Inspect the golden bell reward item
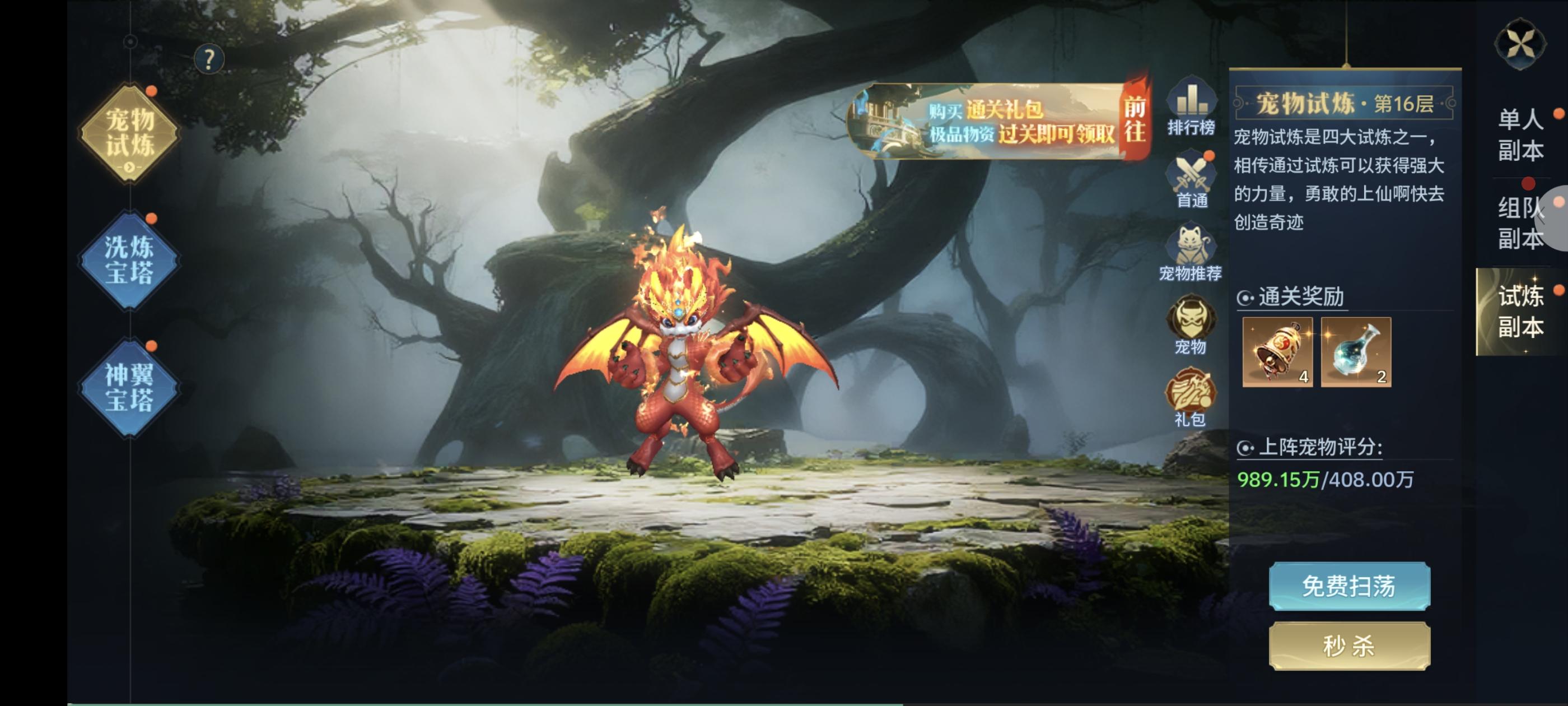Viewport: 1568px width, 706px height. tap(1278, 352)
